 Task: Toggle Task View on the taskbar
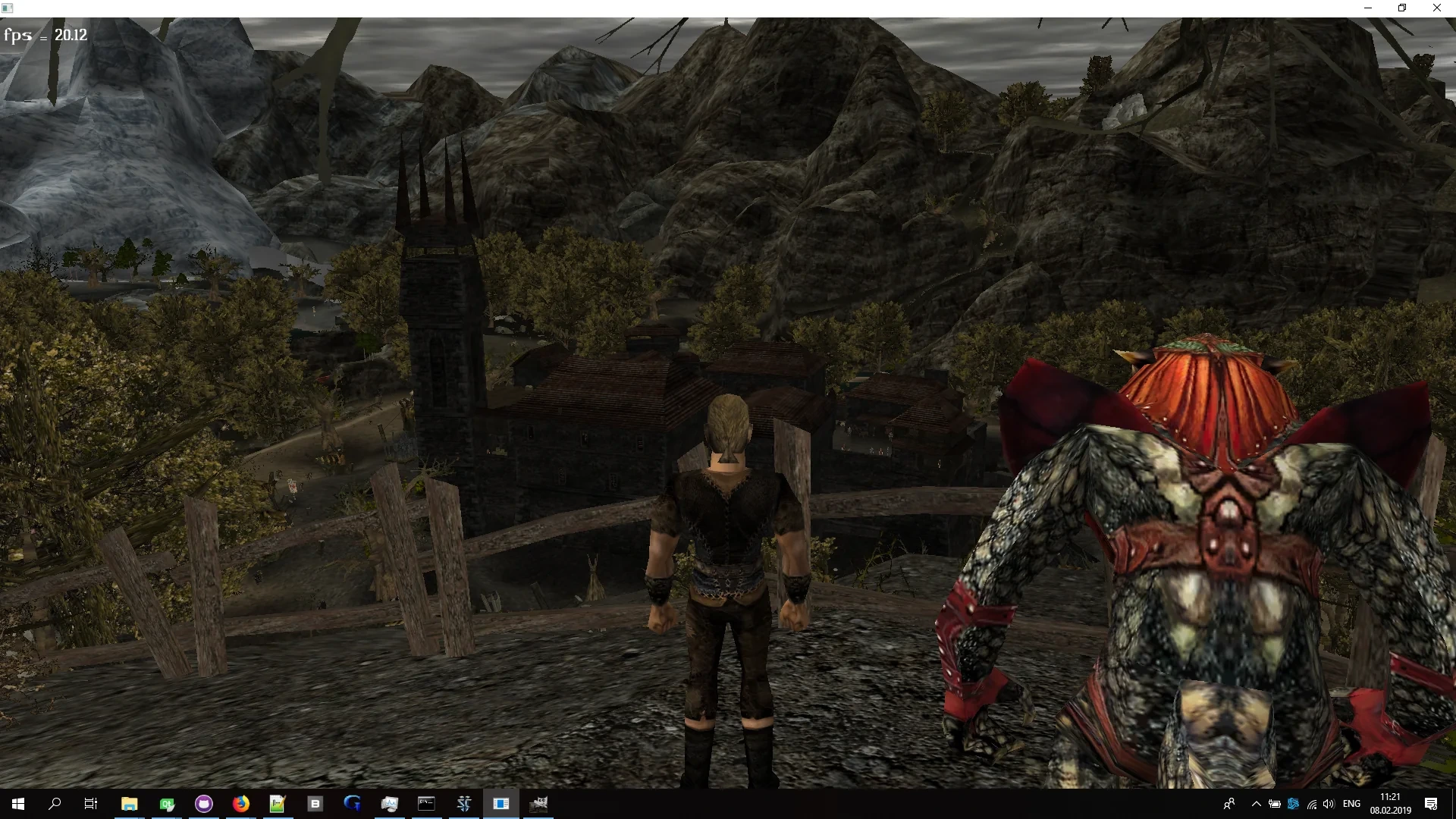90,805
